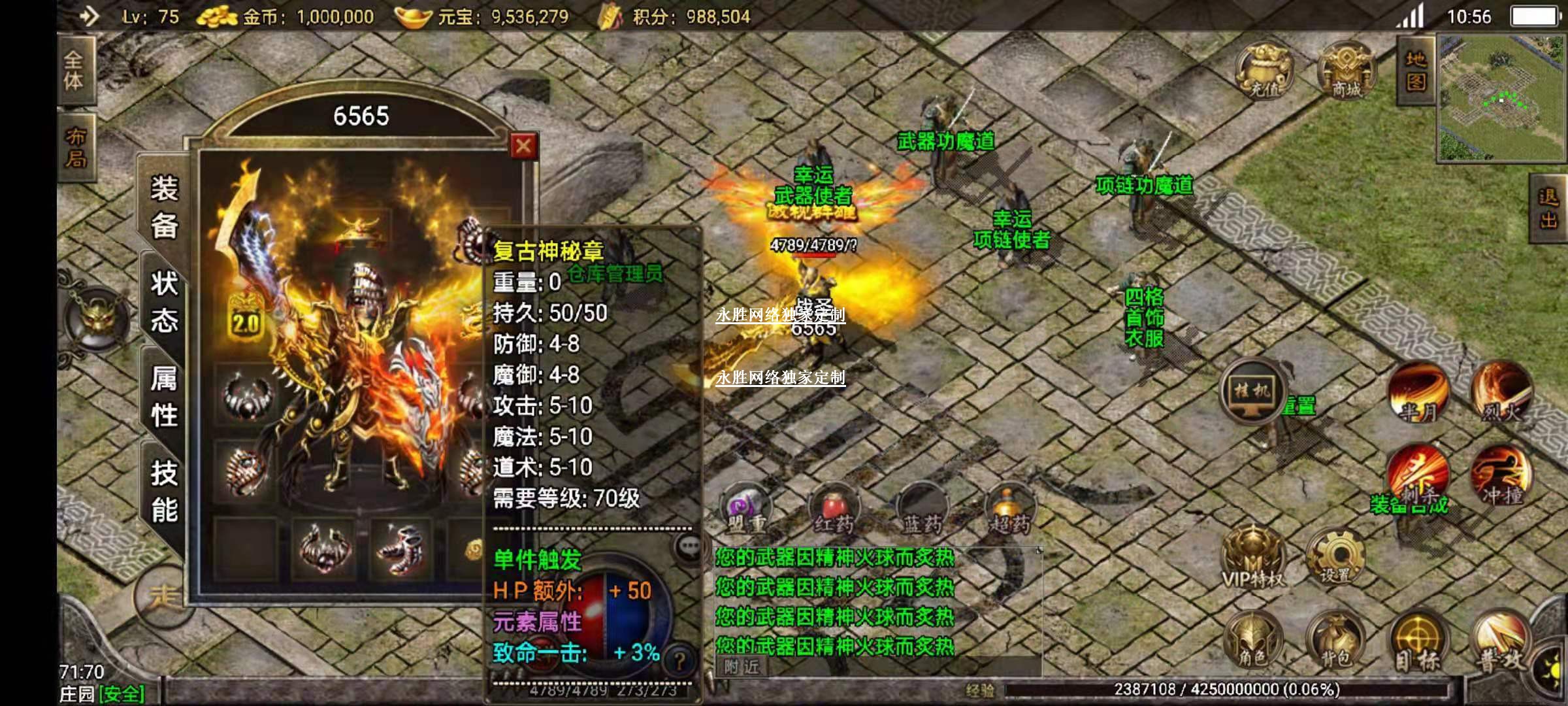This screenshot has width=1568, height=706.
Task: Activate the 冲撞 charge skill
Action: 1501,477
